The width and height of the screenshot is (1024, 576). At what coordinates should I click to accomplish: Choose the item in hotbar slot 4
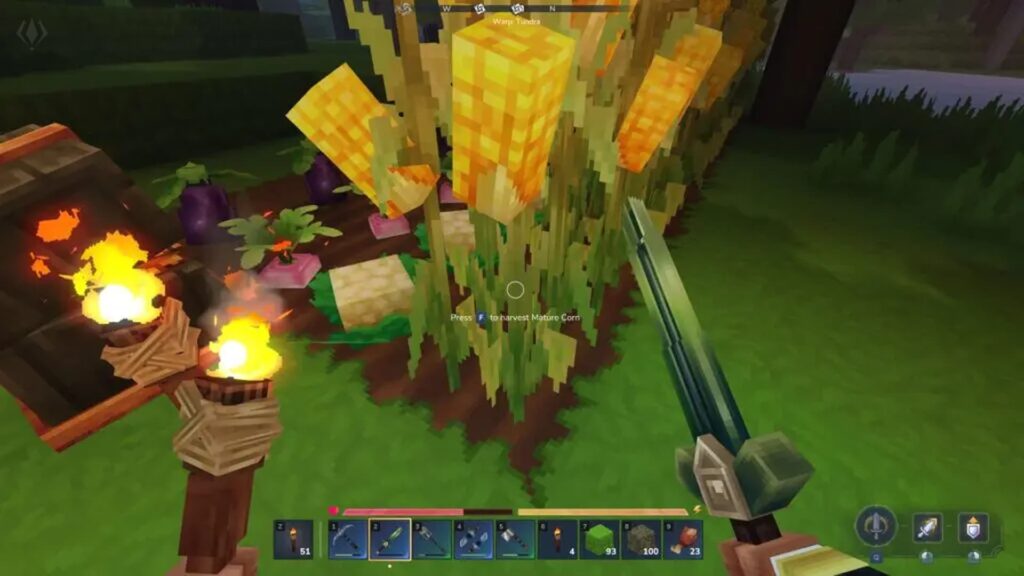point(473,540)
